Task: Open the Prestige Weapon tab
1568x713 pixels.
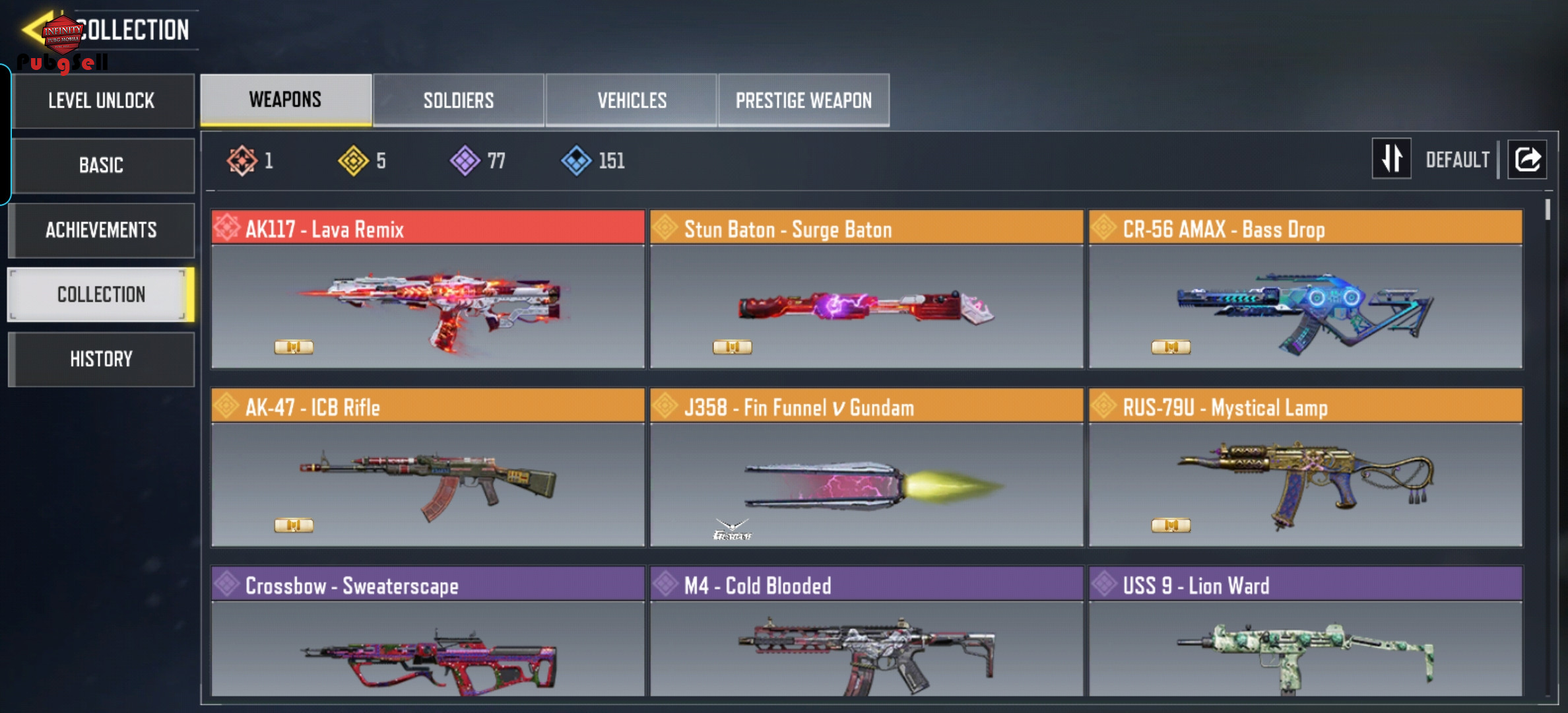Action: pos(804,100)
